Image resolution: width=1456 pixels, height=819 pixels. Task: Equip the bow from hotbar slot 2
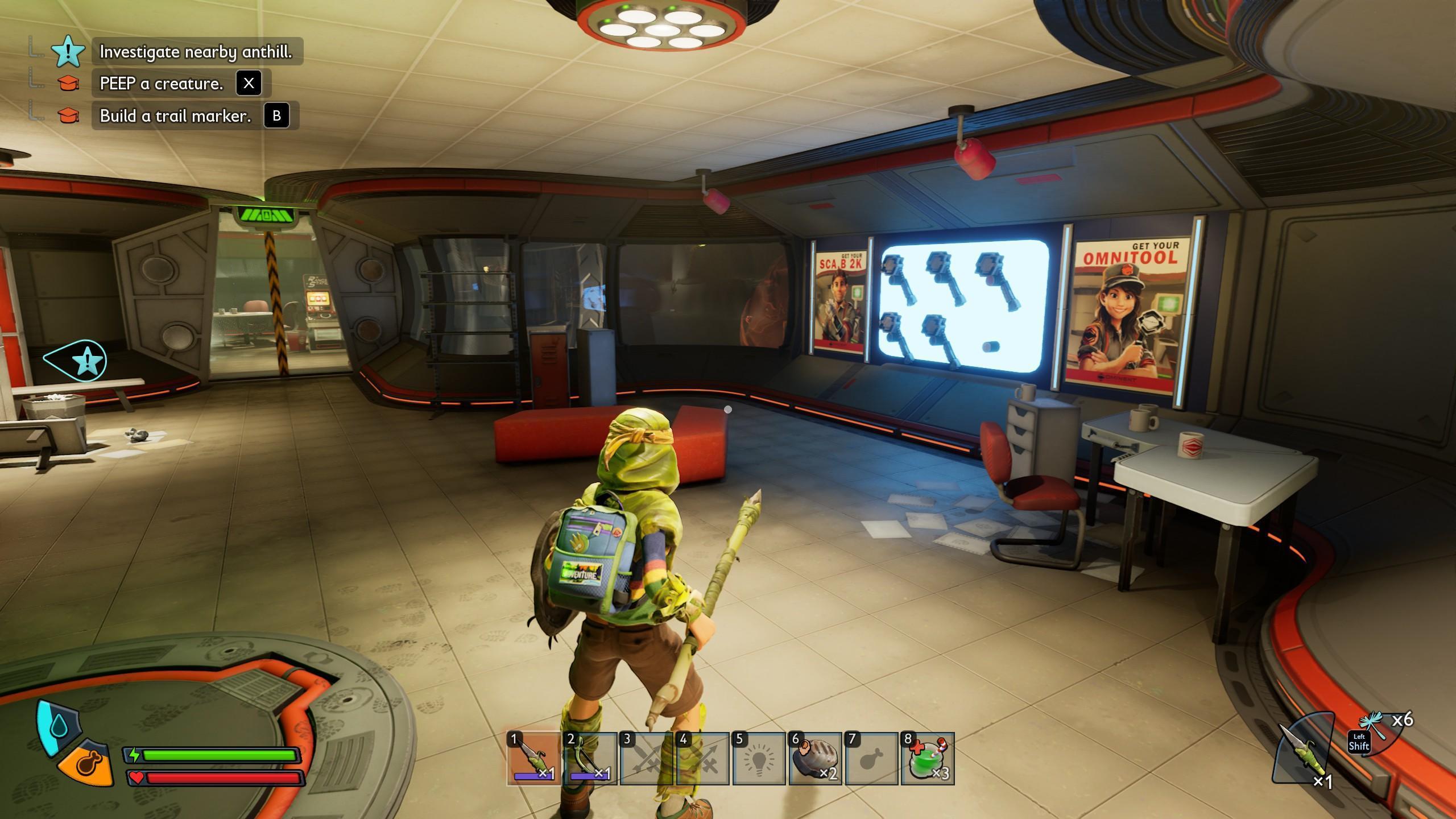tap(590, 759)
